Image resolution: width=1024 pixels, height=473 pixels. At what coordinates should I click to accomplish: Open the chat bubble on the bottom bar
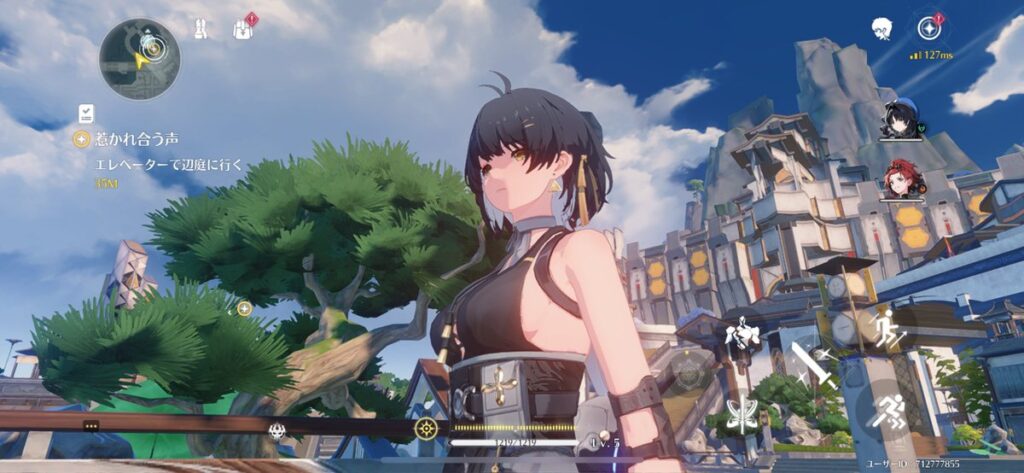coord(91,425)
